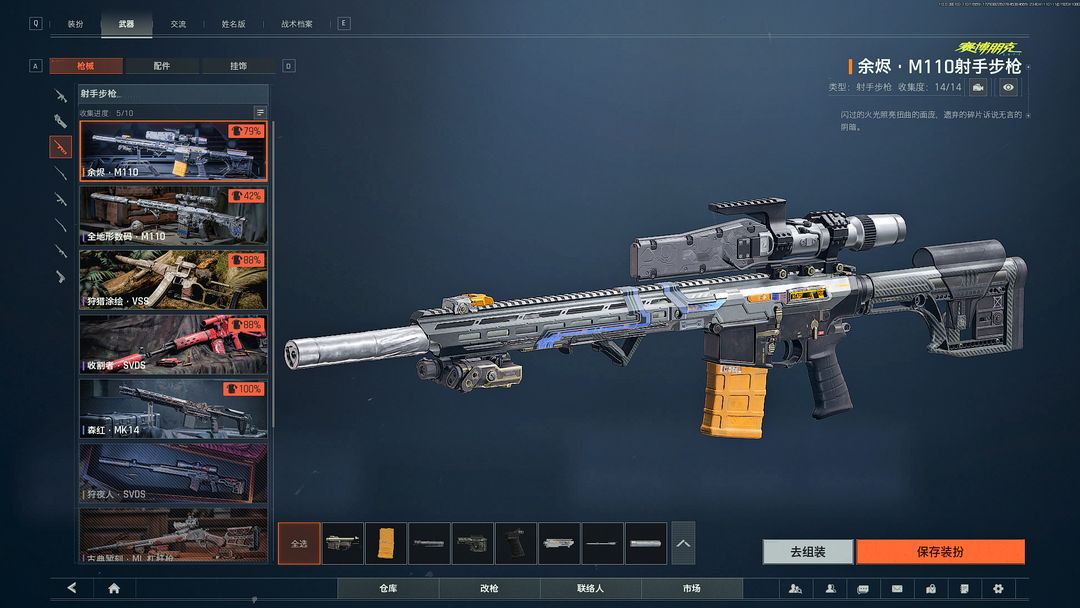
Task: Expand the parts row with the up arrow
Action: click(x=683, y=543)
